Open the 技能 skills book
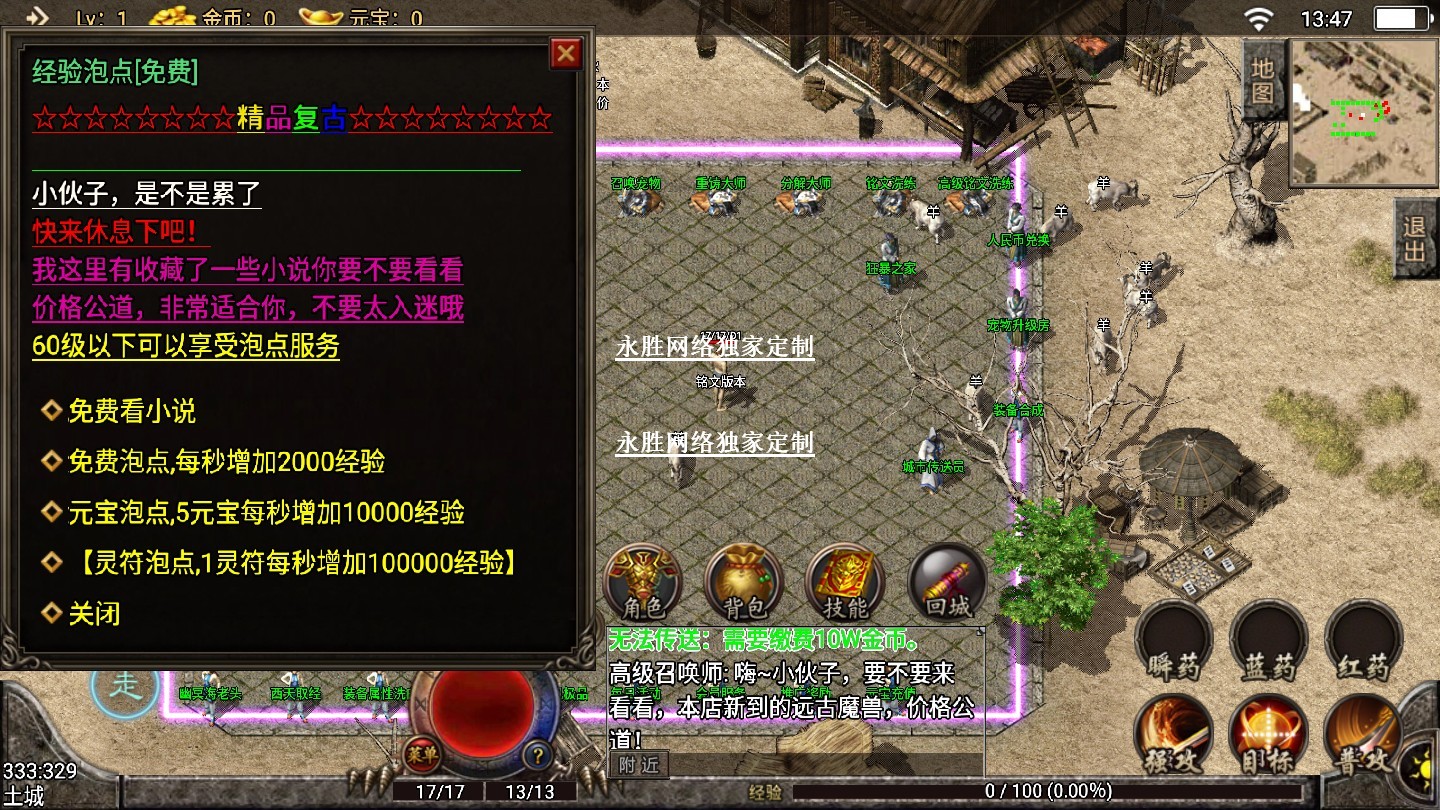Screen dimensions: 1440x810 coord(845,582)
